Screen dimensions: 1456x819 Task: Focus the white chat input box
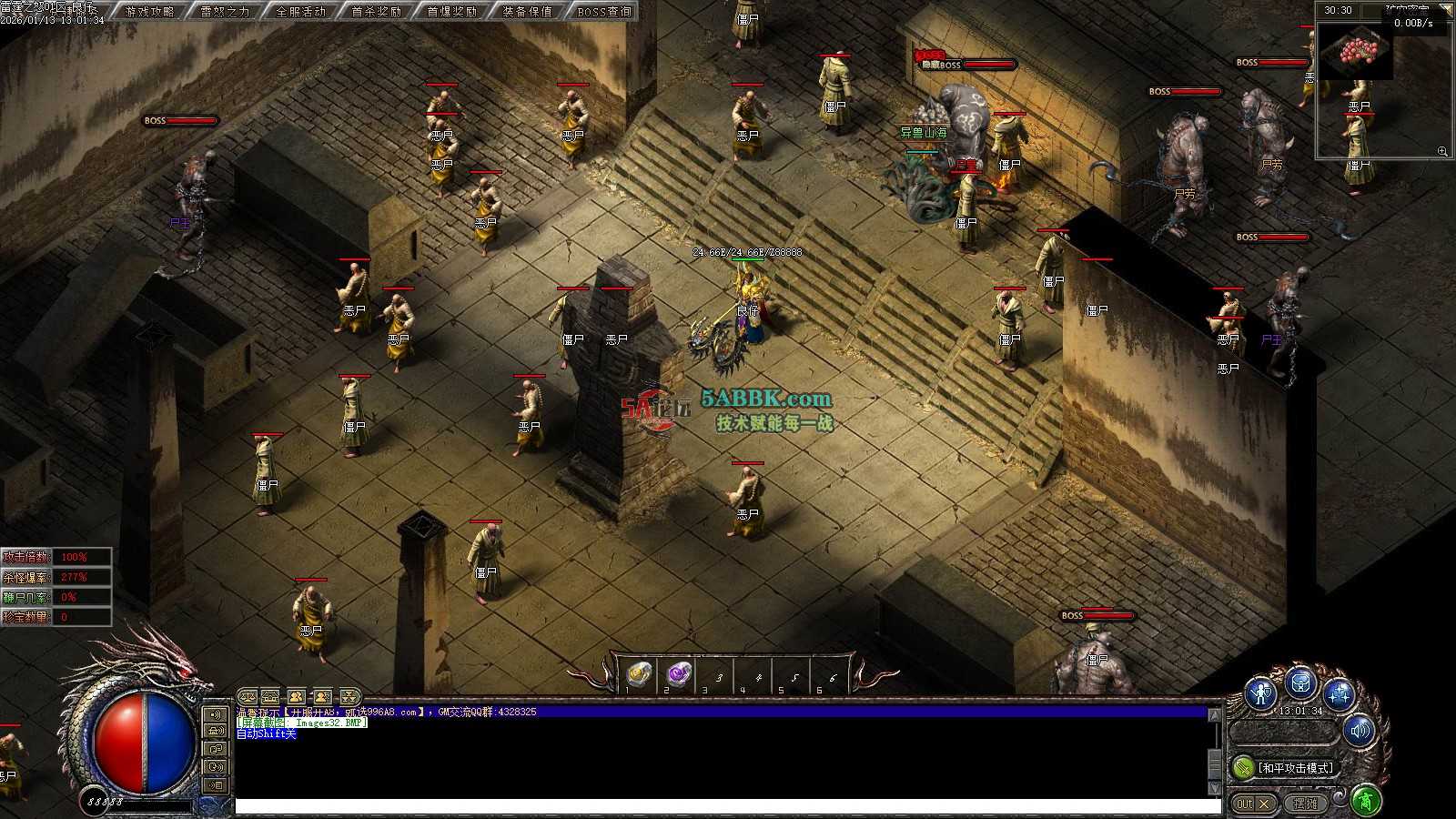click(728, 806)
